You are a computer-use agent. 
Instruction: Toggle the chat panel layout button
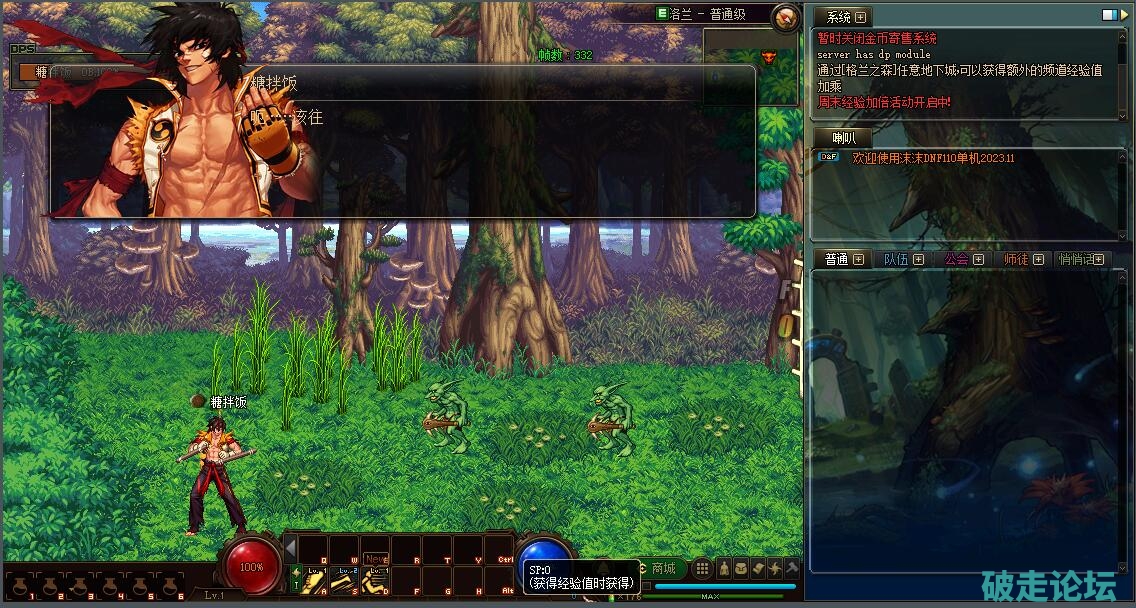point(1109,15)
